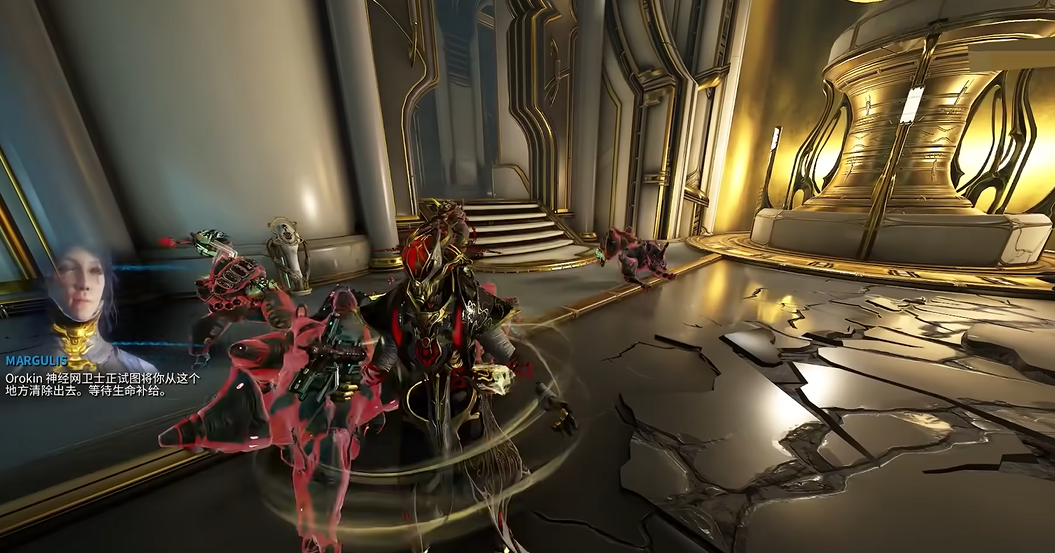The height and width of the screenshot is (553, 1055).
Task: Click the Margulis transmission portrait
Action: pyautogui.click(x=82, y=297)
